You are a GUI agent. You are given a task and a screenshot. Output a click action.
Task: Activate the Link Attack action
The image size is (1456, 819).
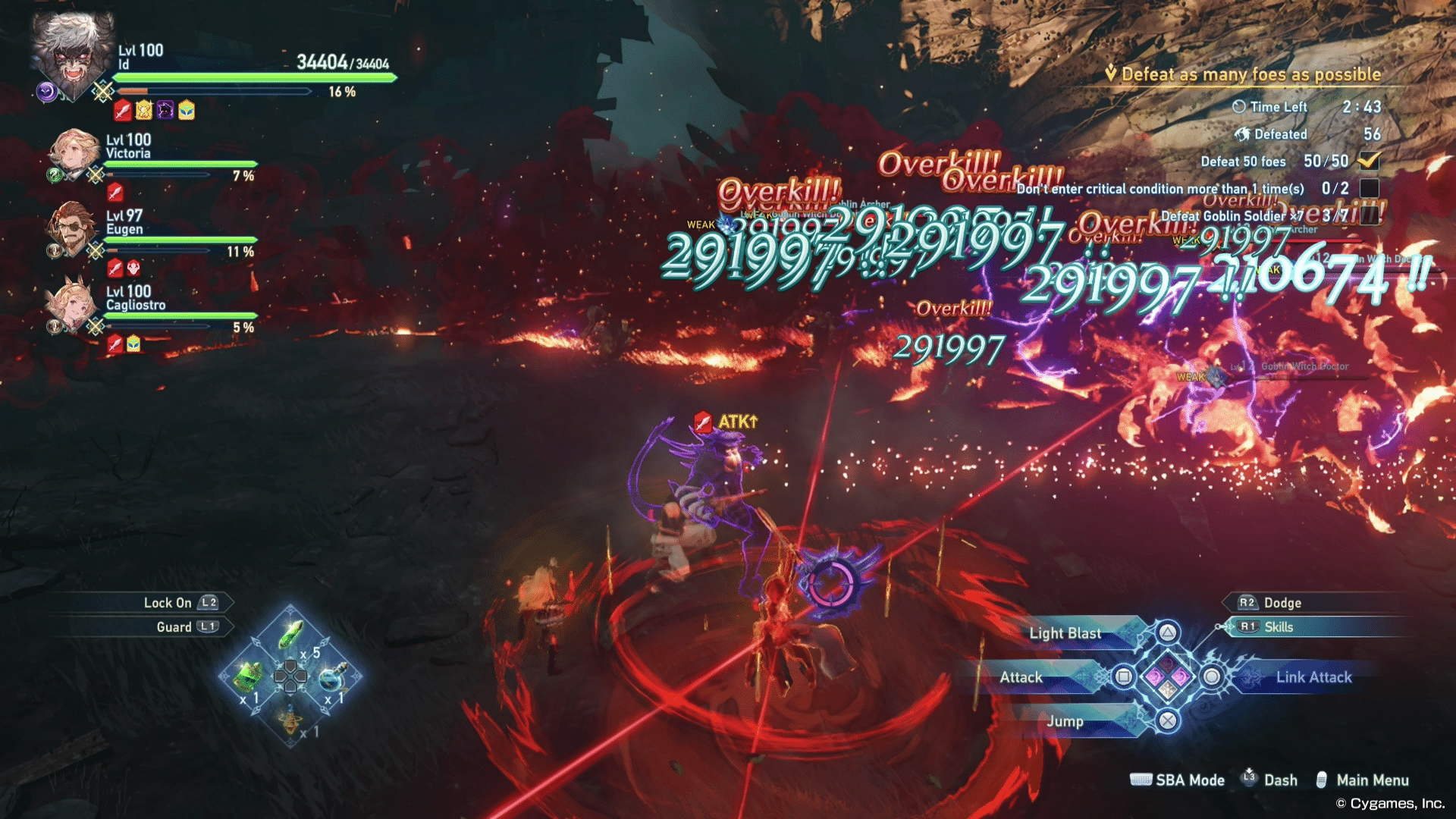pos(1313,677)
